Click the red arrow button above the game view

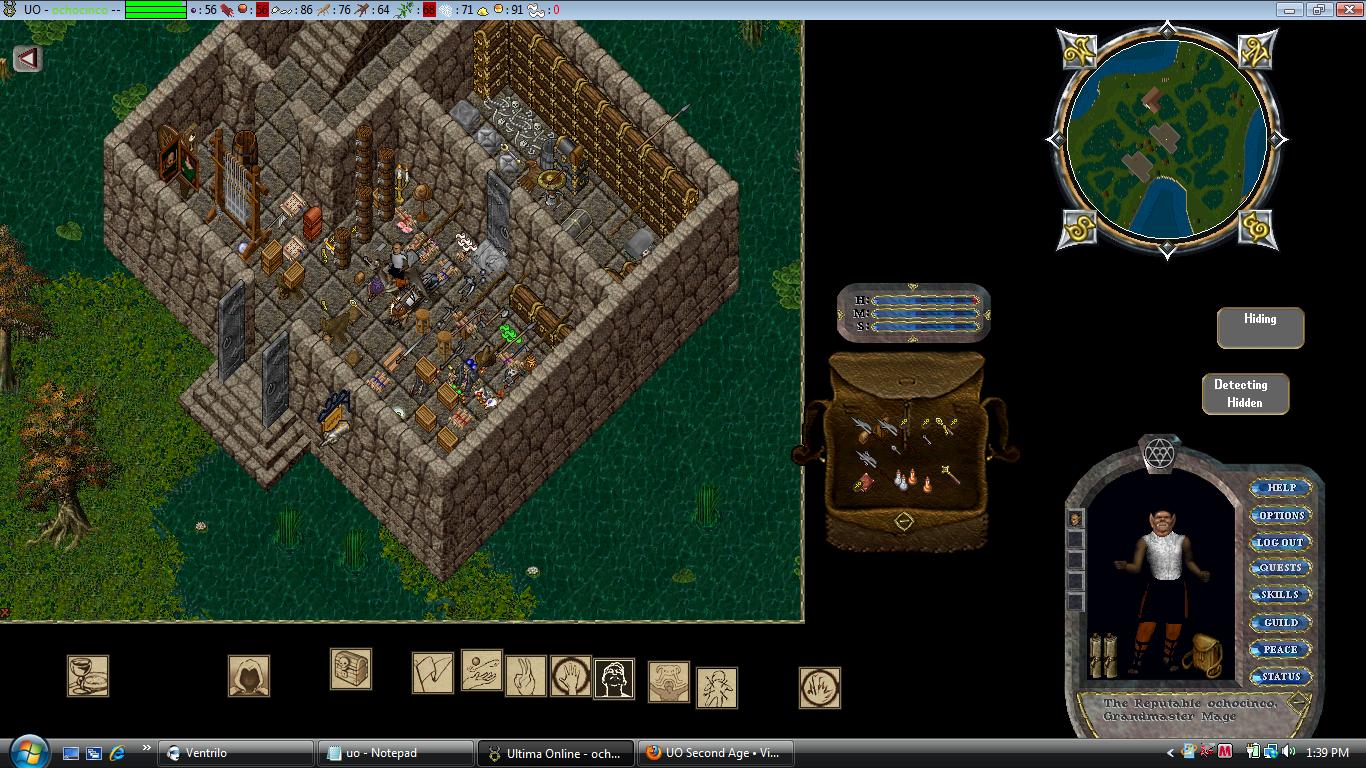pyautogui.click(x=27, y=58)
